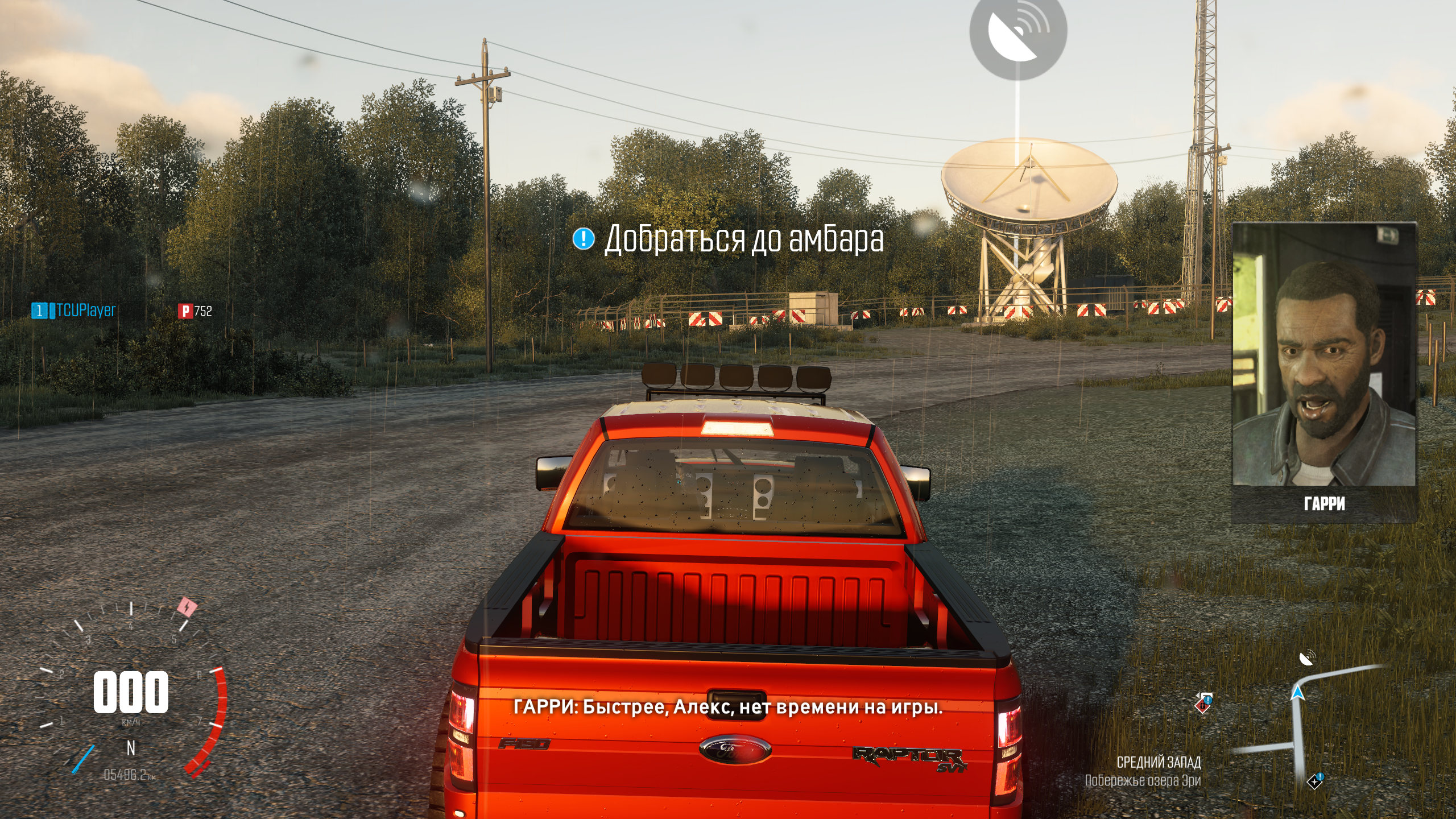The image size is (1456, 819).
Task: Click the blue player arrow on minimap
Action: pyautogui.click(x=1297, y=692)
